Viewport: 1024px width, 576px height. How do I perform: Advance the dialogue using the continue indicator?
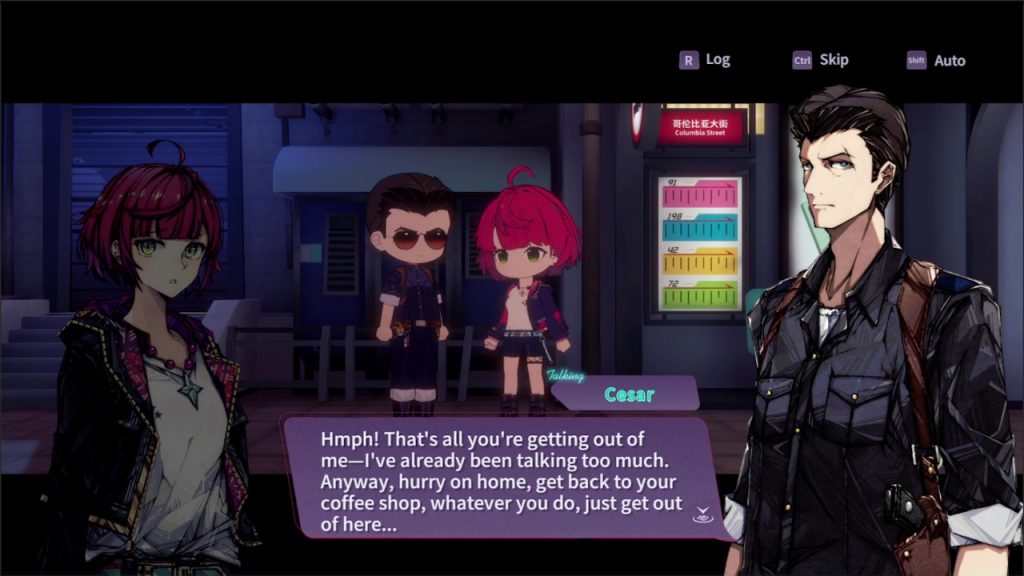(x=701, y=516)
